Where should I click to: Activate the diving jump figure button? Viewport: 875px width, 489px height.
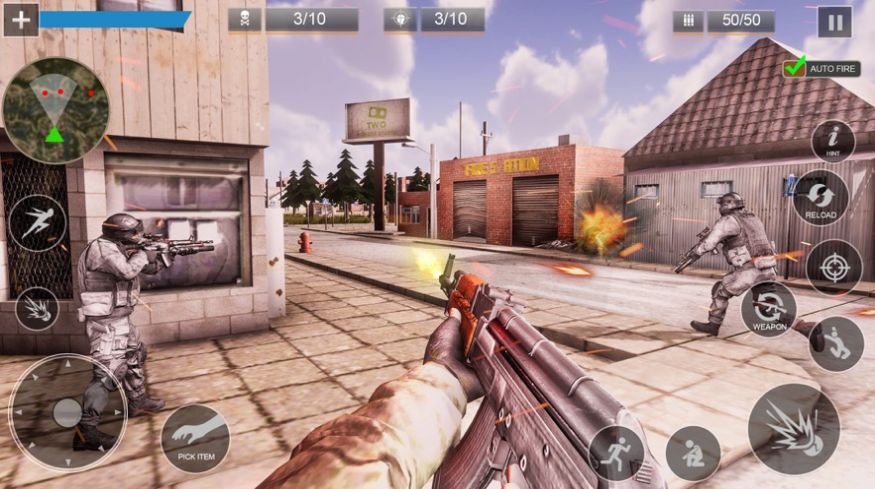[37, 222]
